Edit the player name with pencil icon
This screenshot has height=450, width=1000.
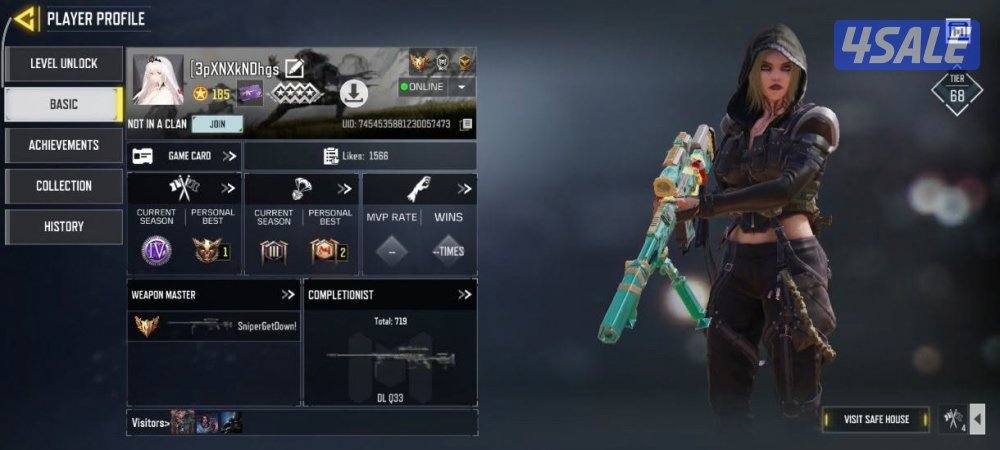coord(294,68)
